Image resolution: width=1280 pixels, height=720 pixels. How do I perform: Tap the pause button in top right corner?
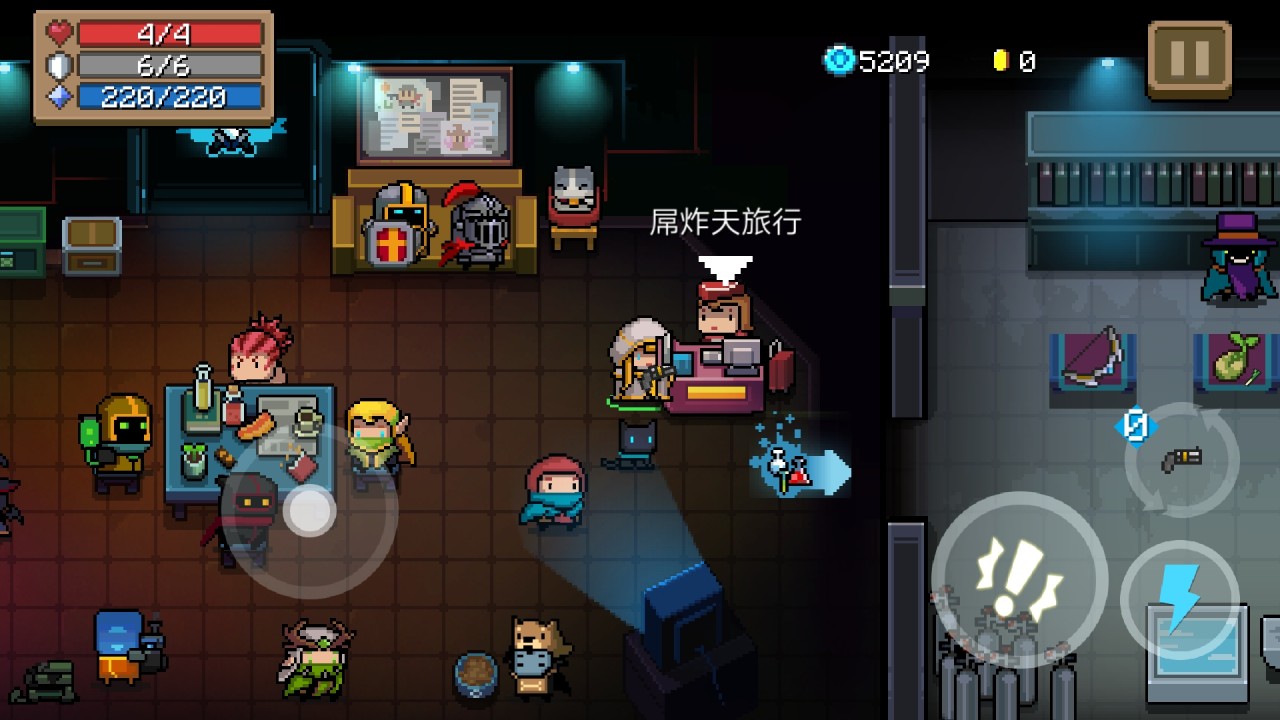tap(1189, 57)
